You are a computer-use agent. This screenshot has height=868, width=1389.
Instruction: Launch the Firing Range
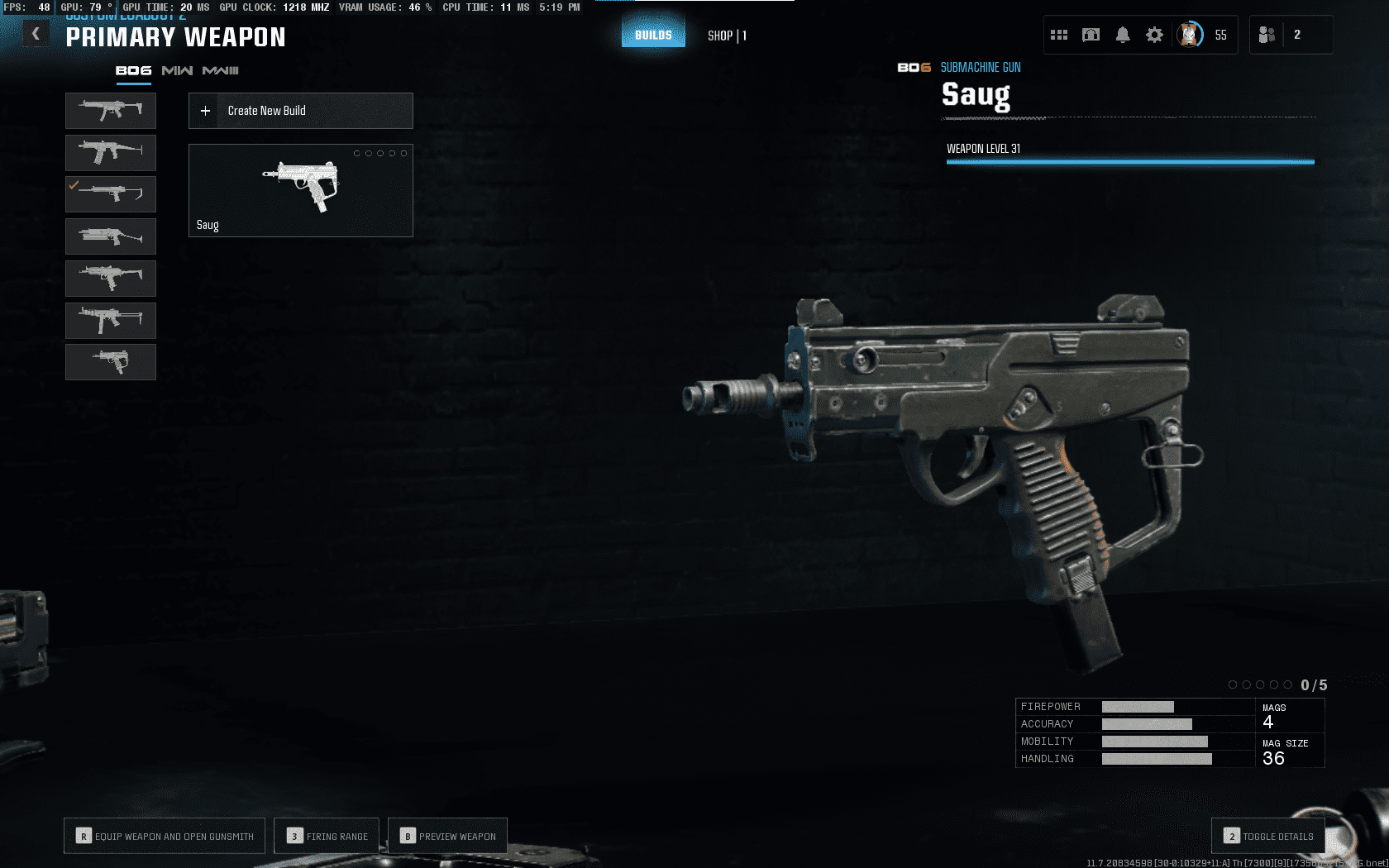327,836
